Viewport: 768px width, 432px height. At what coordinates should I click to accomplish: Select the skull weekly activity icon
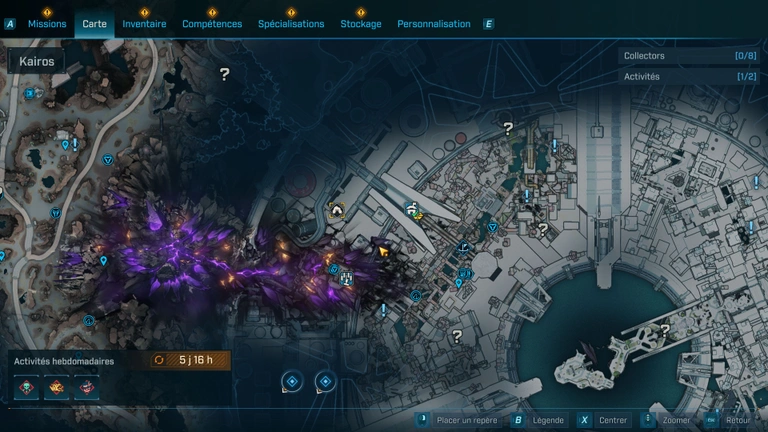point(27,387)
